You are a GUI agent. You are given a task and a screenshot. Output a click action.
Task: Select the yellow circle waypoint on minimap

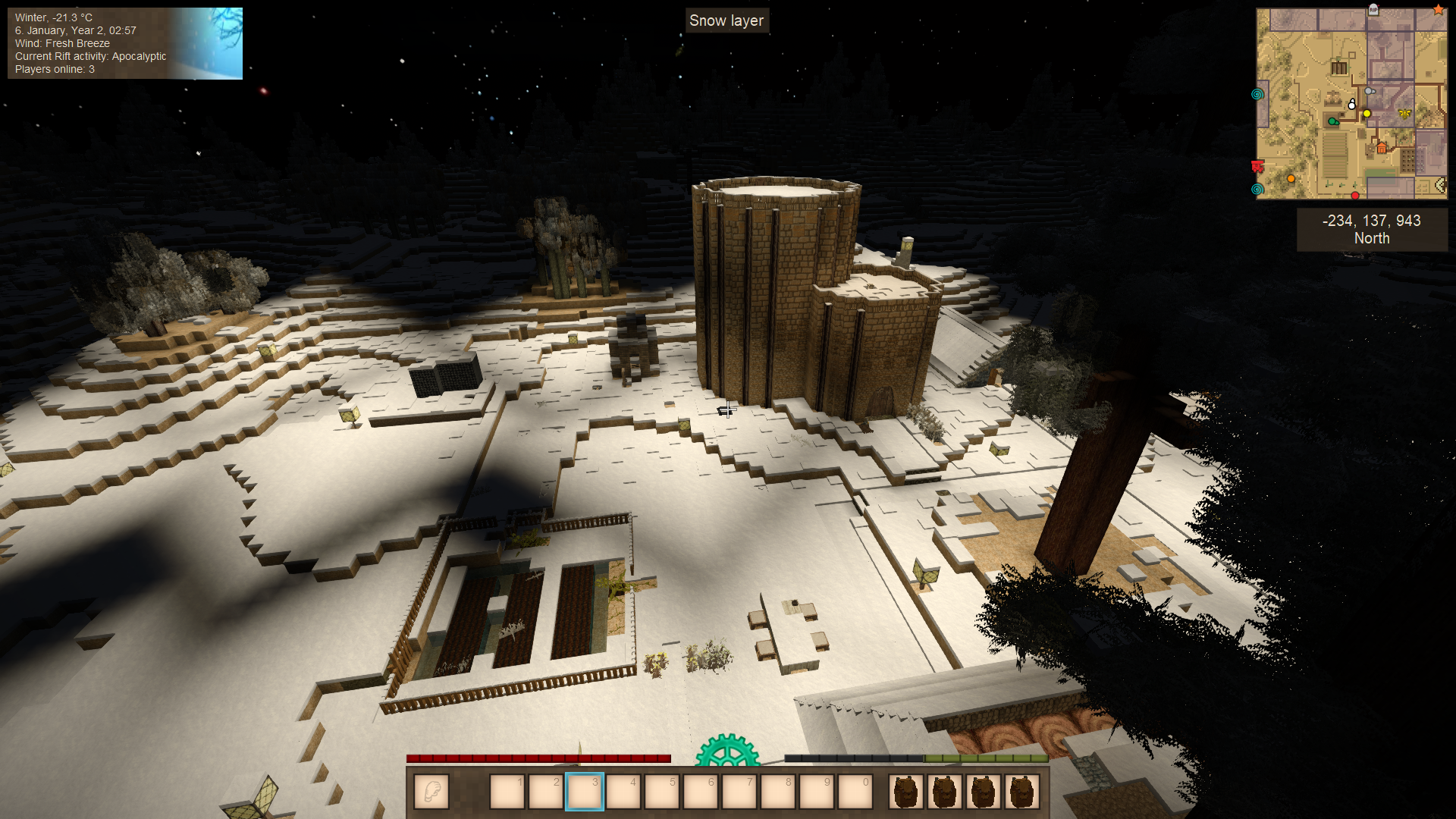pyautogui.click(x=1367, y=114)
